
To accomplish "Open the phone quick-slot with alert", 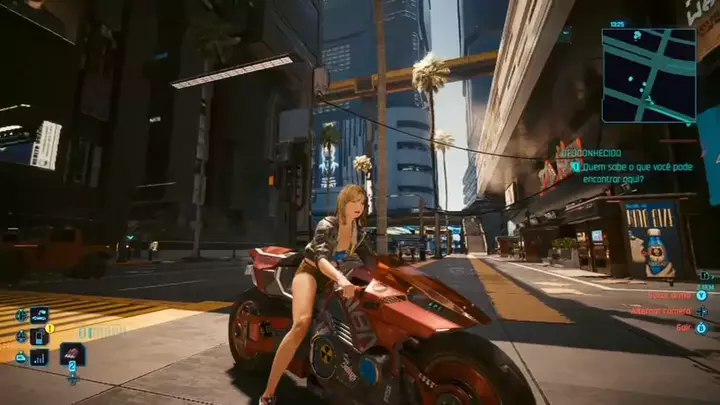I will [39, 336].
